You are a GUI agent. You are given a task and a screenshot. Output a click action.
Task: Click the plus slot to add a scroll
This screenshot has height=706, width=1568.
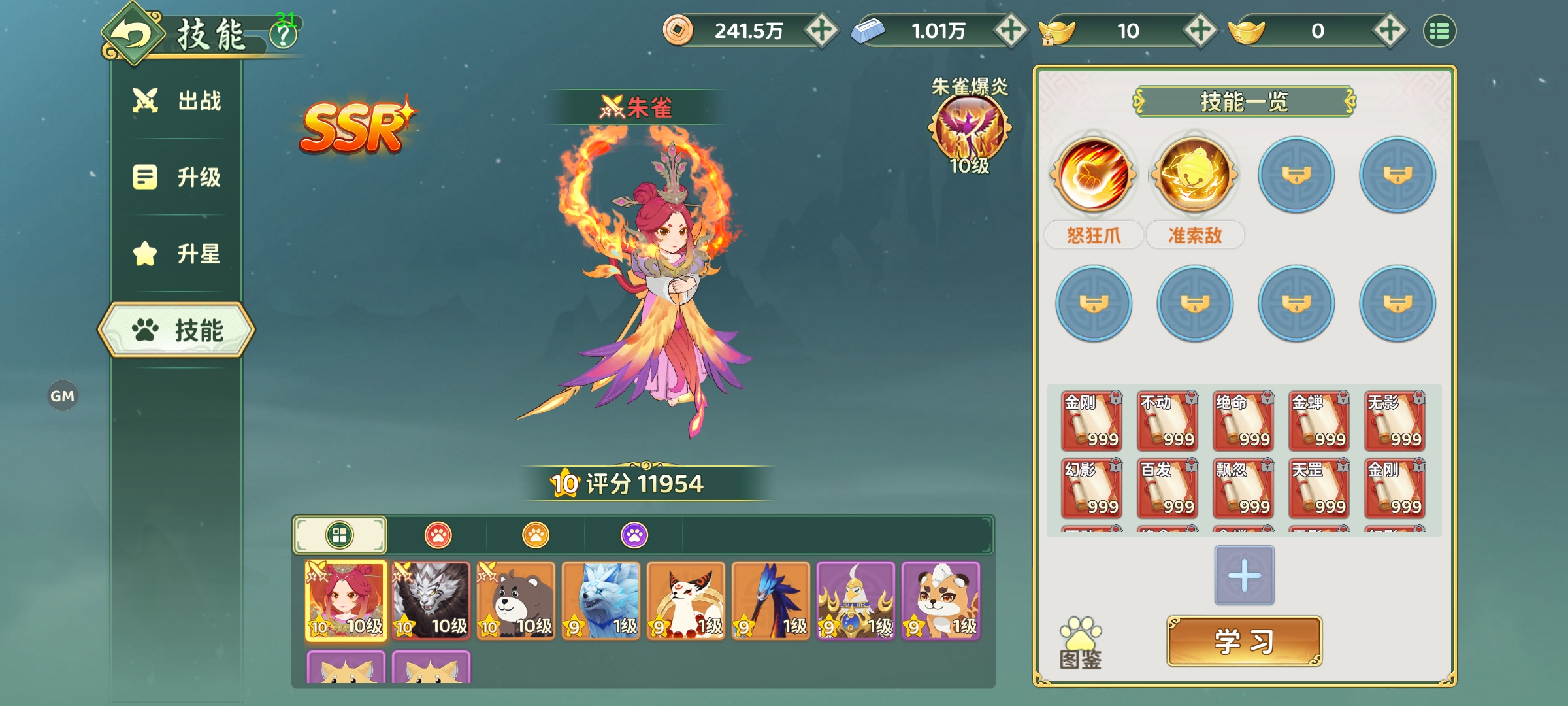pyautogui.click(x=1244, y=575)
